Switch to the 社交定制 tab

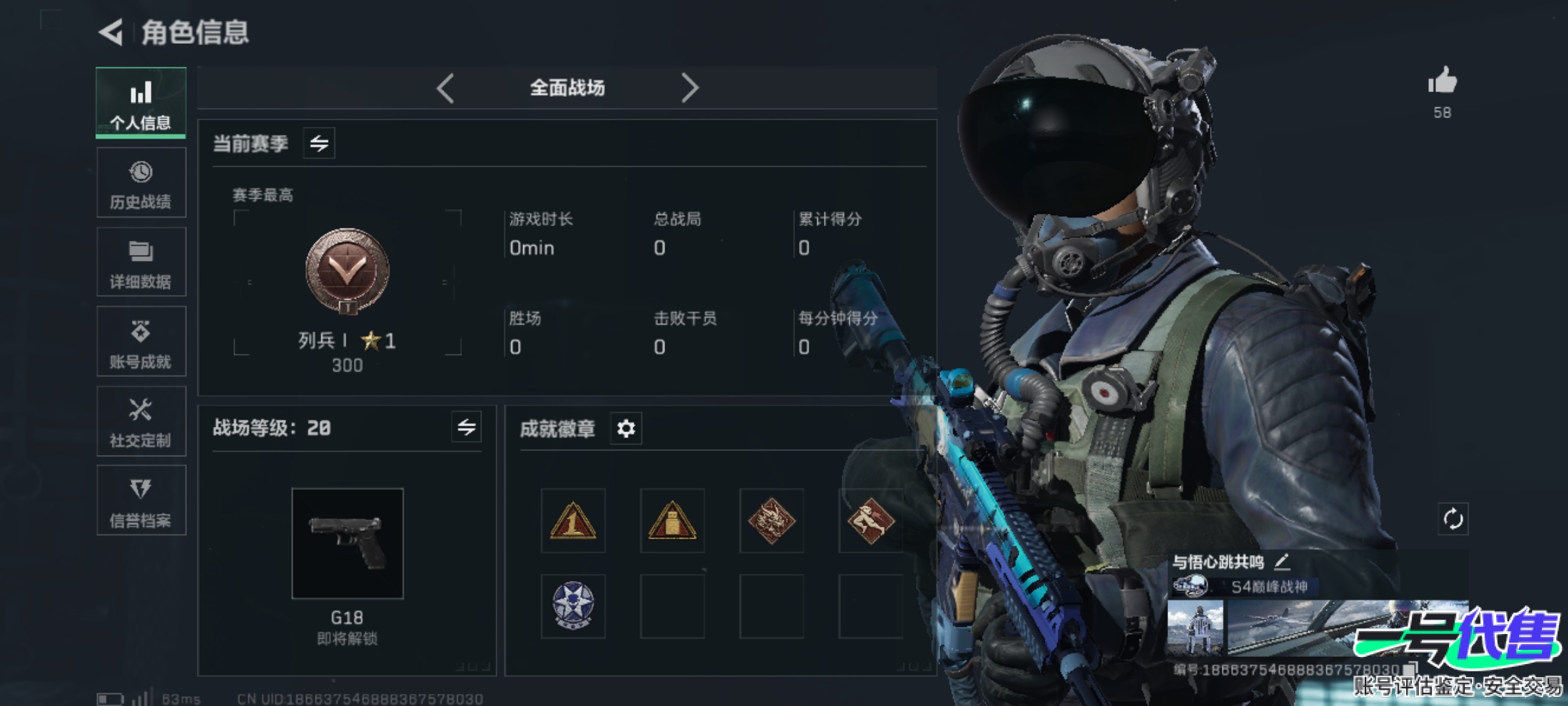pos(141,422)
